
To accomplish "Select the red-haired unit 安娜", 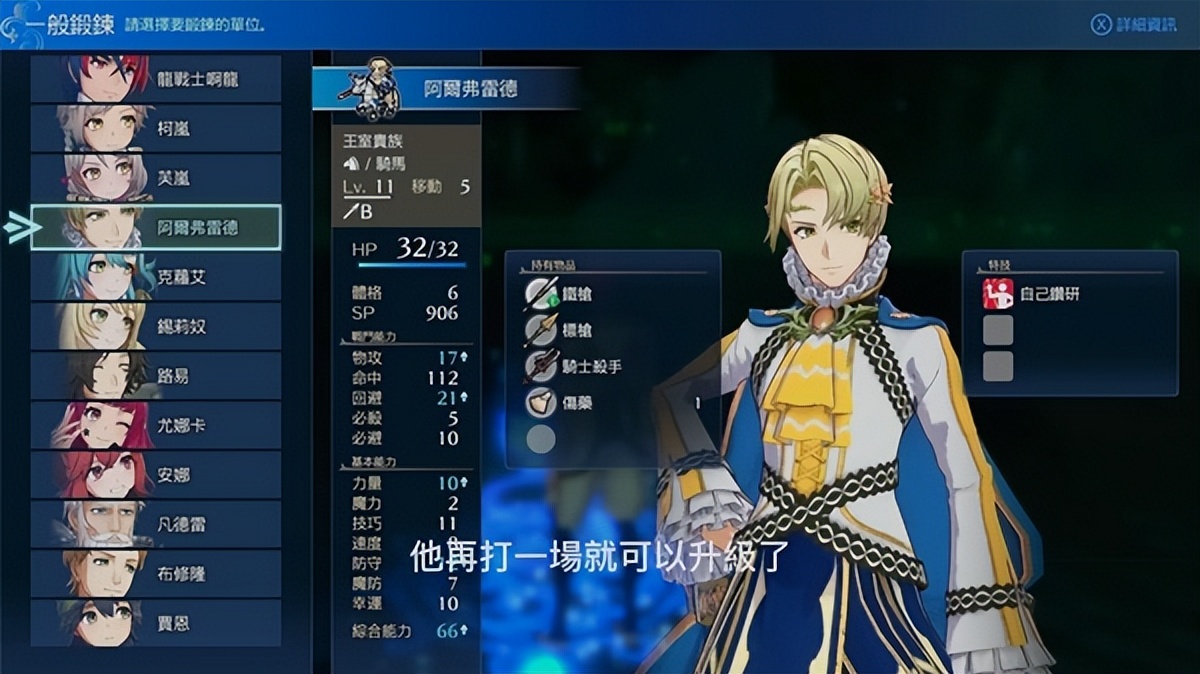I will [155, 475].
